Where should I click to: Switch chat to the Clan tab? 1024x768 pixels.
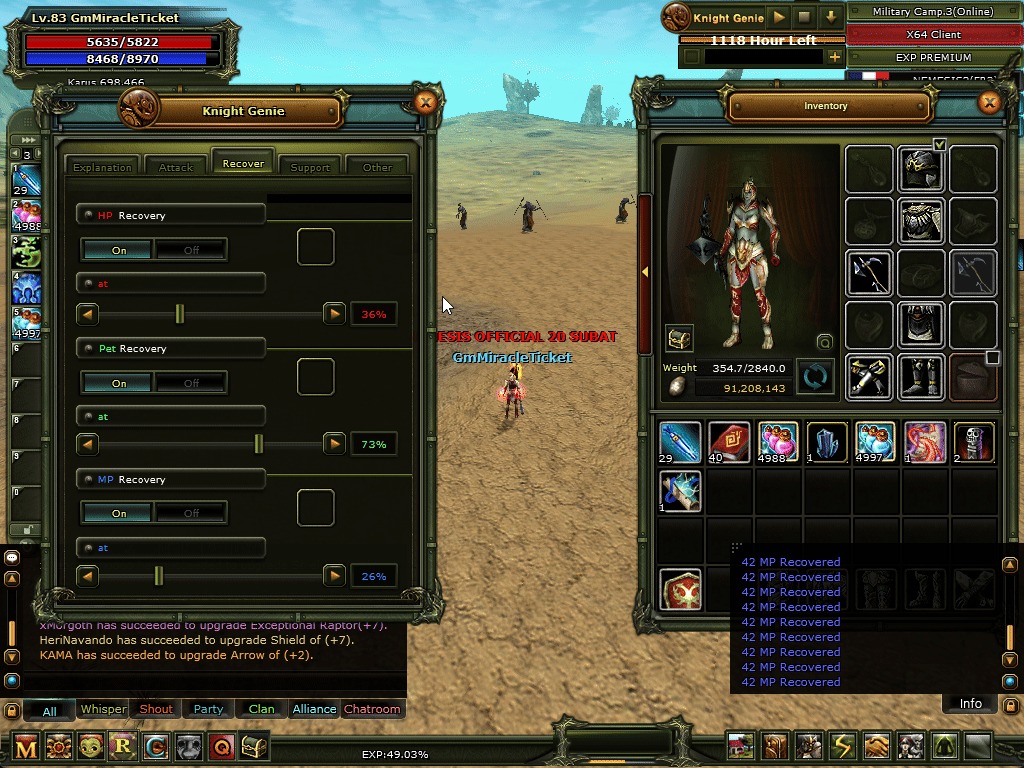[262, 709]
